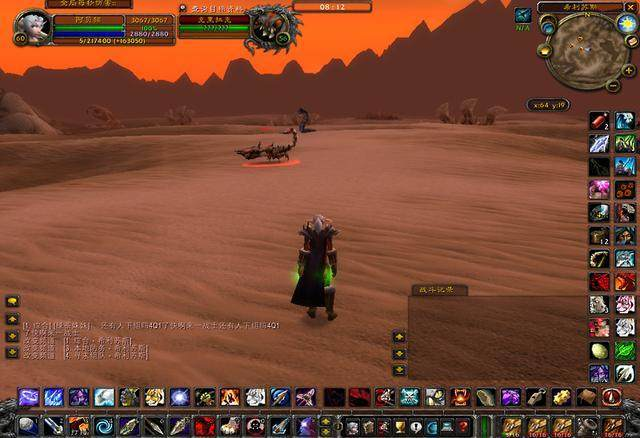Screen dimensions: 640x438
Task: Use the red bandage item with count 2
Action: click(599, 121)
